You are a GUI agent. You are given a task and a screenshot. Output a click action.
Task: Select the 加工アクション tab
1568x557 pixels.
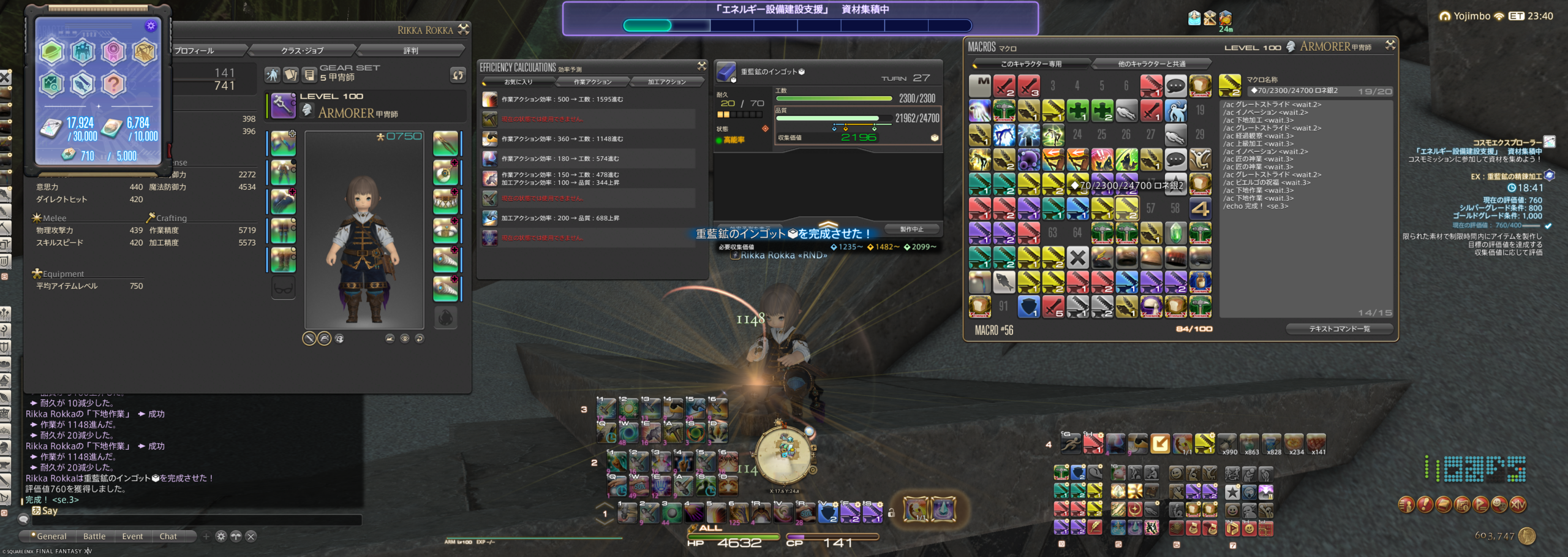click(666, 81)
